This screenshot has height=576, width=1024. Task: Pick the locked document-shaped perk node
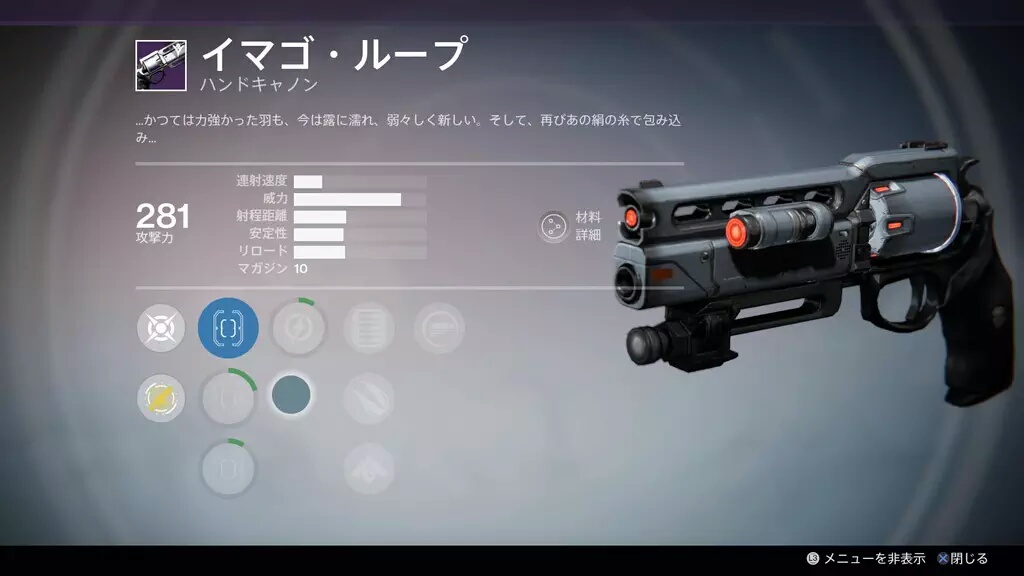(368, 328)
